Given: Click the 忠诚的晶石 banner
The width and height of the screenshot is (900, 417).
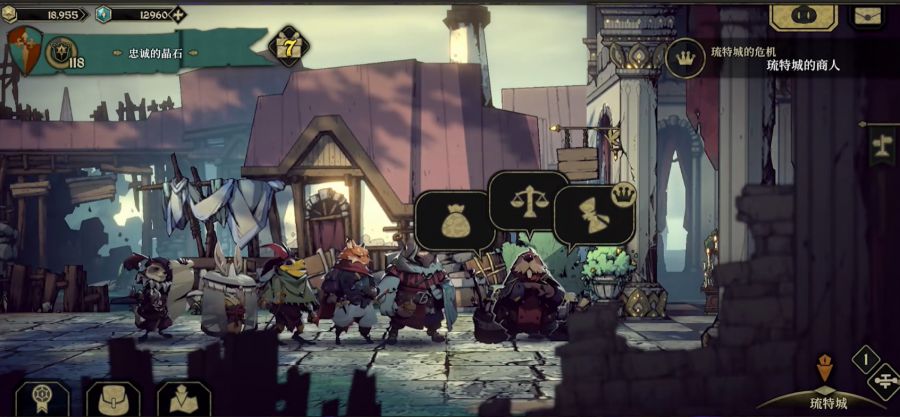Looking at the screenshot, I should coord(158,53).
